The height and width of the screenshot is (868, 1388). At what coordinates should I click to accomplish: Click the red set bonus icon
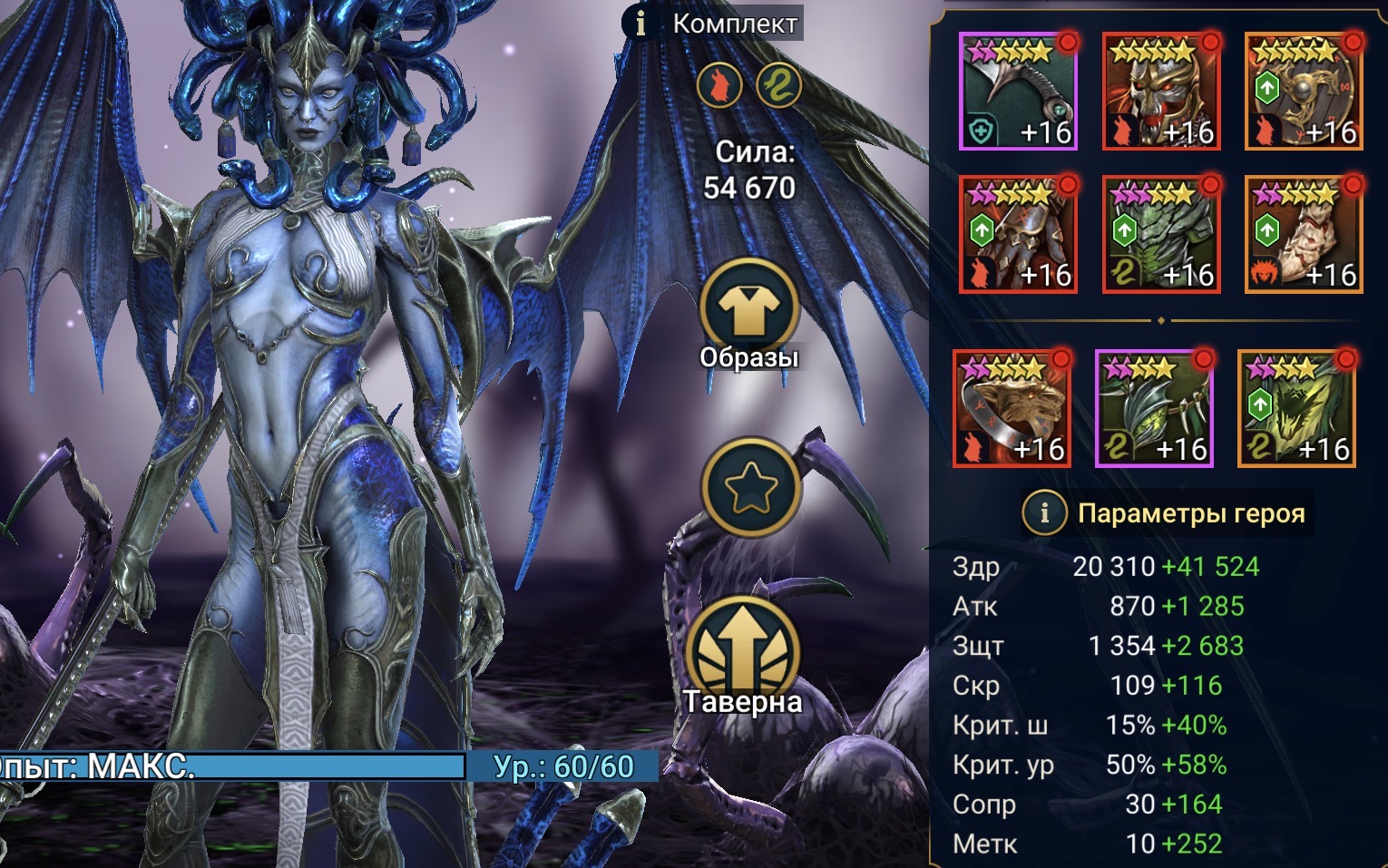click(719, 86)
